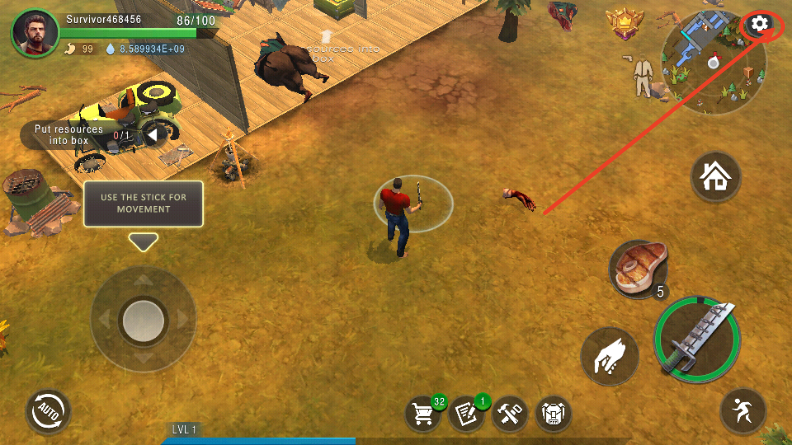Image resolution: width=792 pixels, height=445 pixels.
Task: Open the crafting menu with hammer and wrench
Action: coord(510,413)
